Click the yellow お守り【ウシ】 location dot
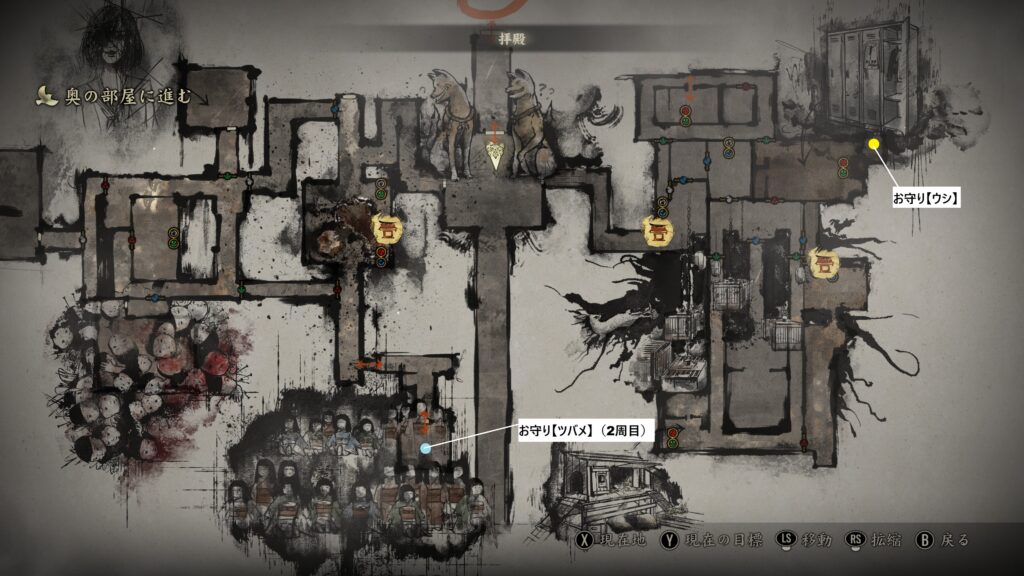Viewport: 1024px width, 576px height. coord(874,144)
